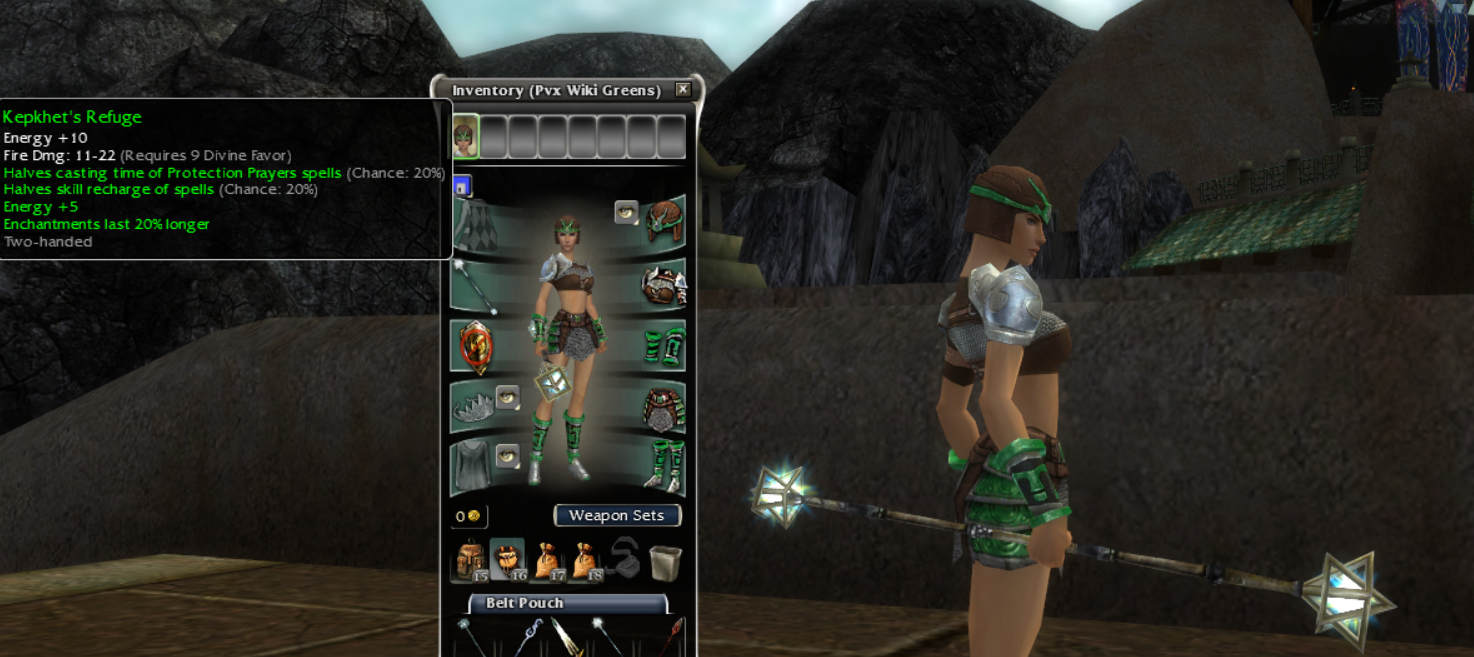
Task: Open the Weapon Sets panel
Action: tap(617, 516)
